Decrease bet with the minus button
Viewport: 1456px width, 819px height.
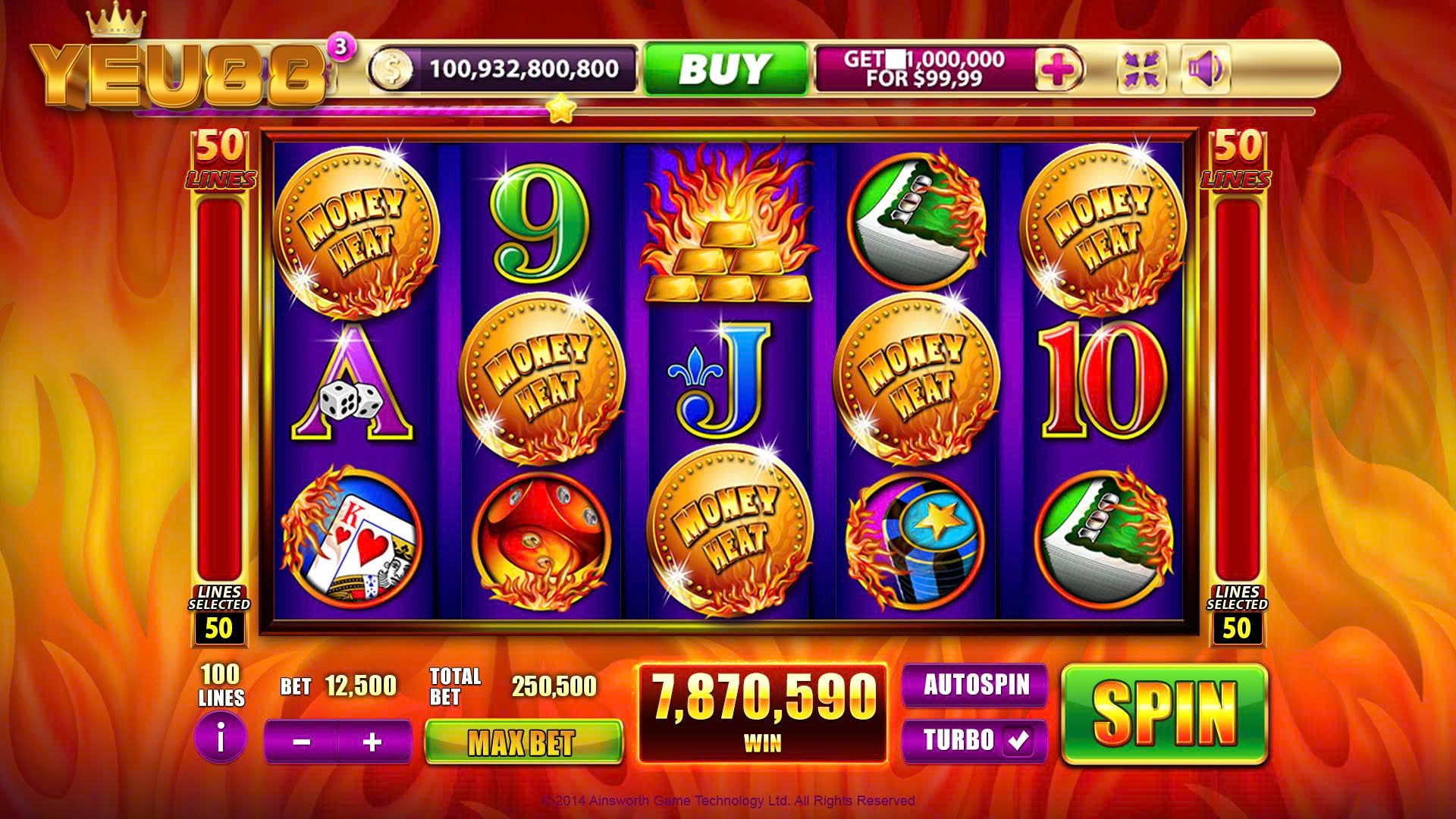[301, 742]
